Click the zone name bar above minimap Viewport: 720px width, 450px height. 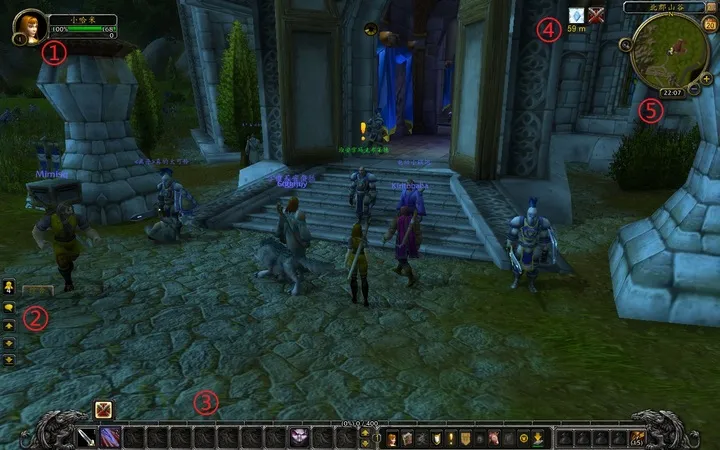coord(663,6)
